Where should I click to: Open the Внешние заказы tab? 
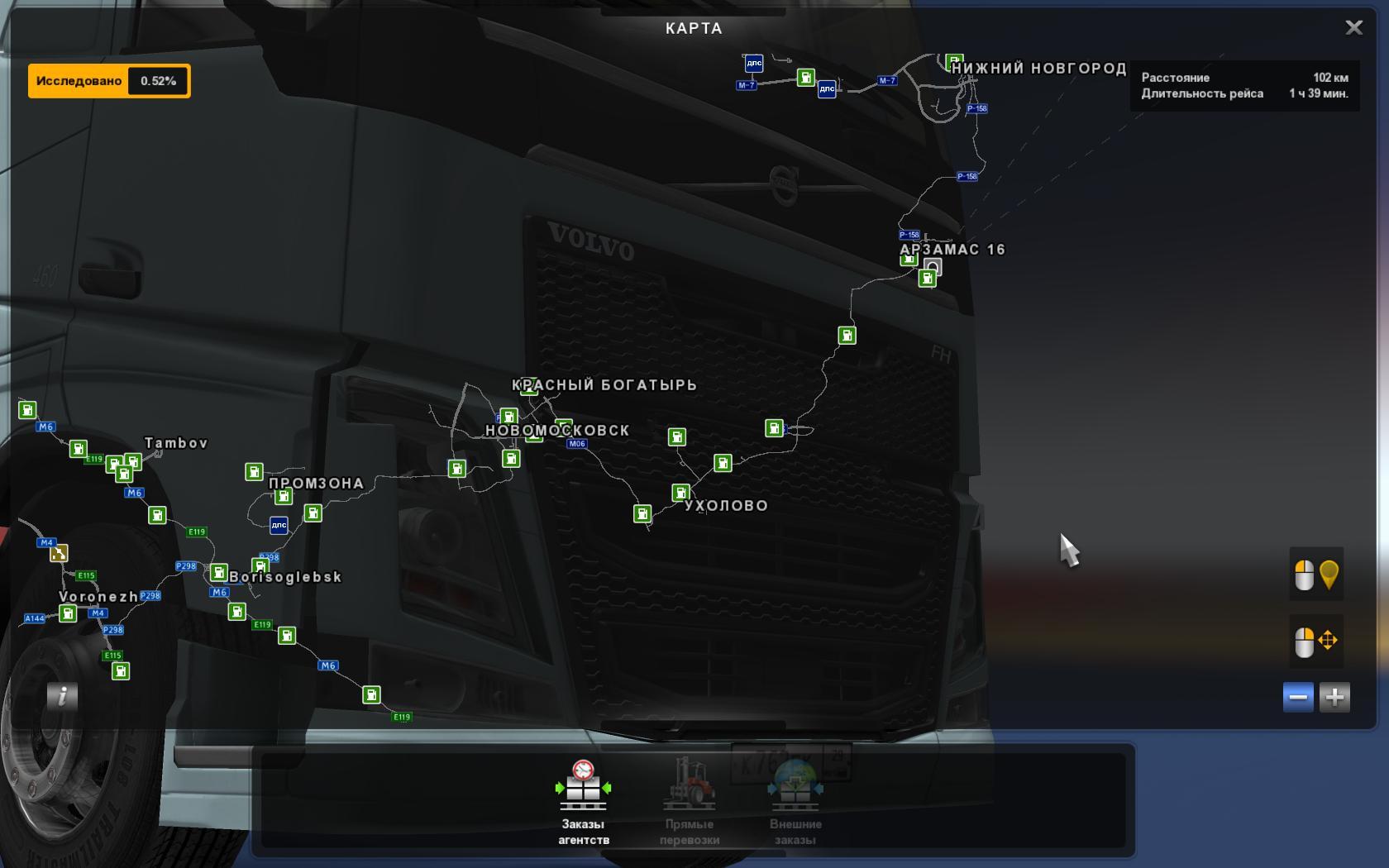pyautogui.click(x=795, y=802)
